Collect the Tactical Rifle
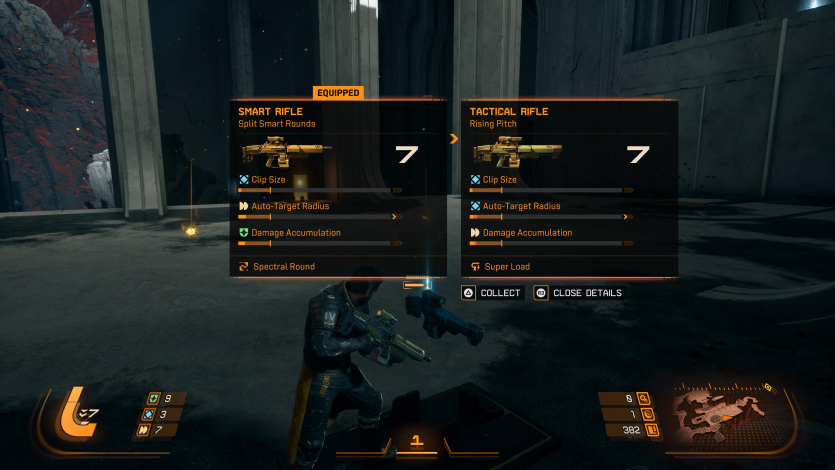 click(492, 293)
